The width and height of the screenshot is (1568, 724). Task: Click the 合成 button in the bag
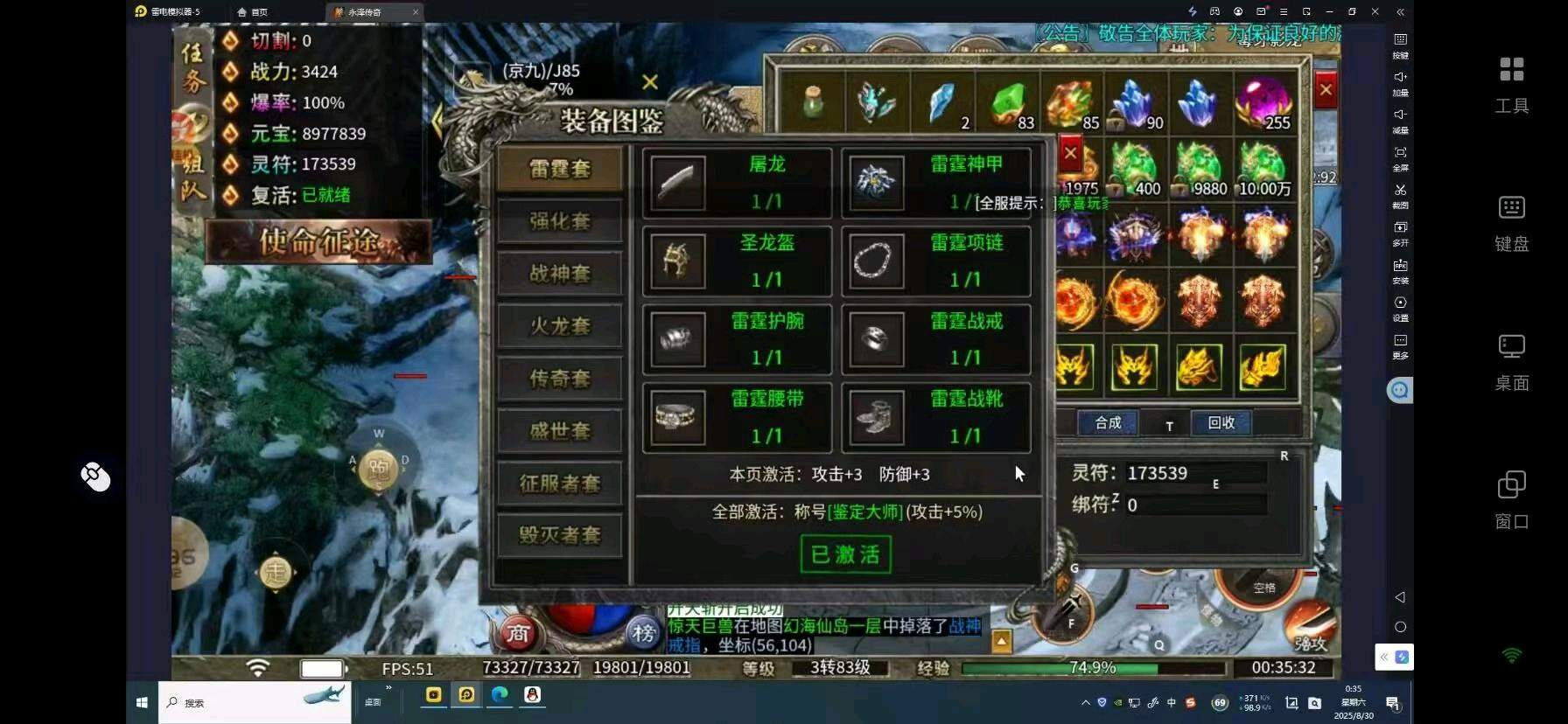click(x=1108, y=423)
